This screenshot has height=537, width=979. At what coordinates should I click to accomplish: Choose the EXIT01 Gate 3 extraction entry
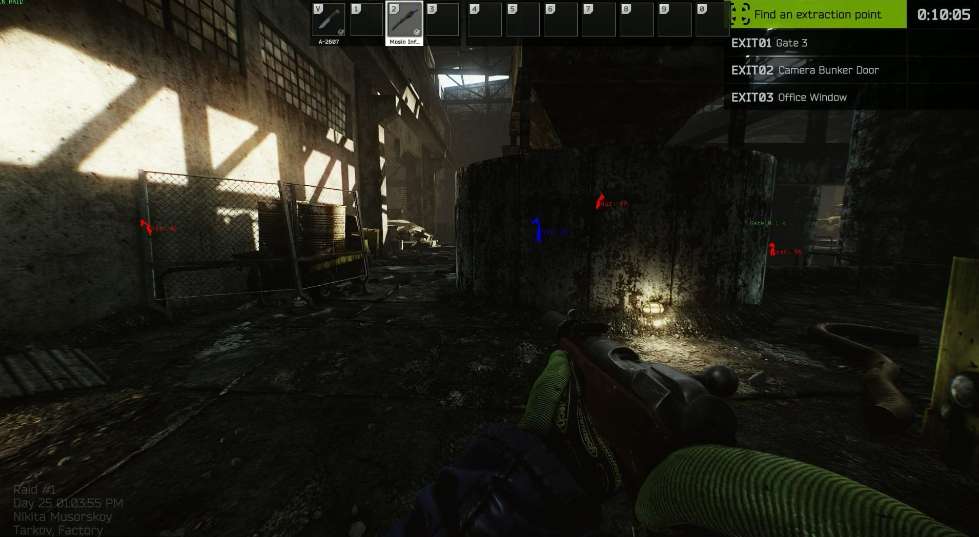(x=769, y=43)
